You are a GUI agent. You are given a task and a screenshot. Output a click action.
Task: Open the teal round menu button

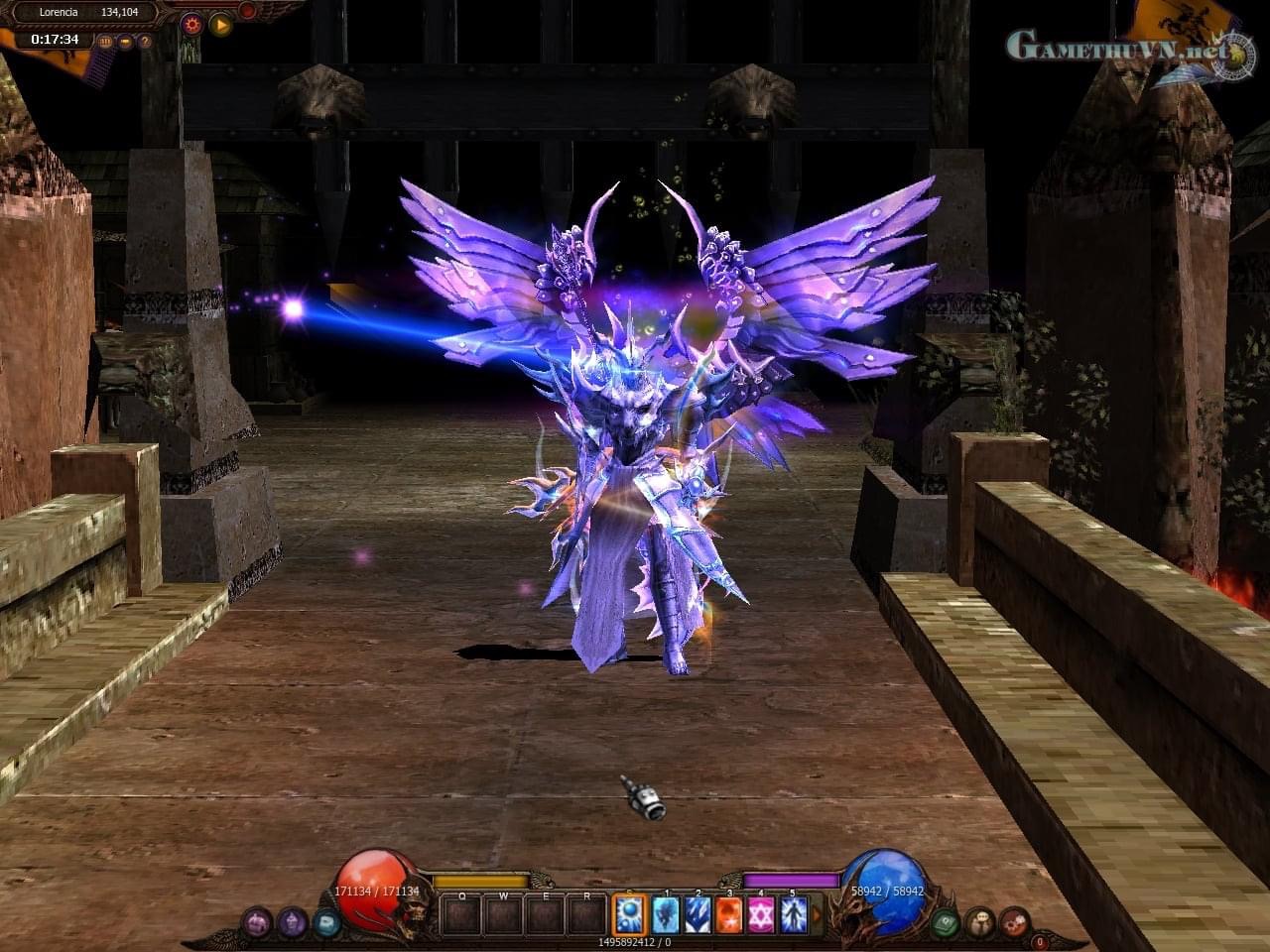pos(326,922)
